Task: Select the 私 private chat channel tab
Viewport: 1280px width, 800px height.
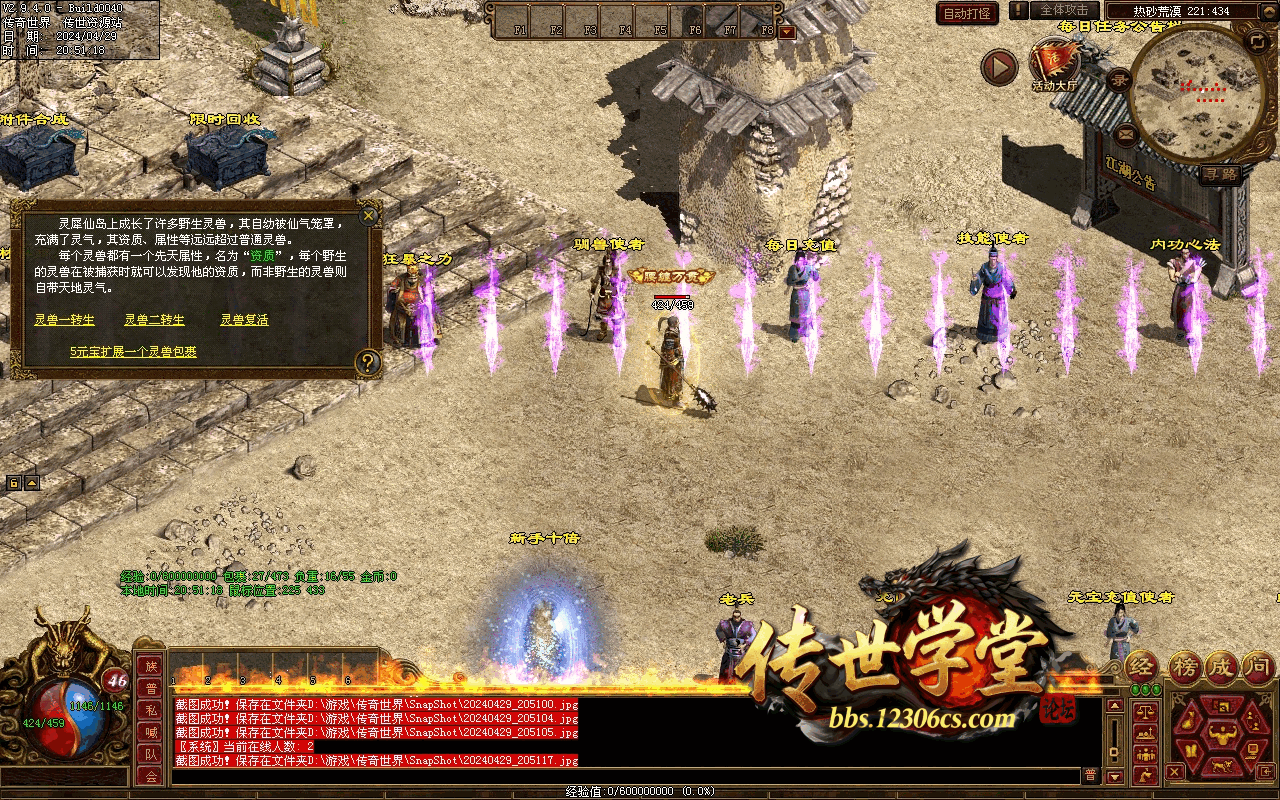Action: point(151,710)
